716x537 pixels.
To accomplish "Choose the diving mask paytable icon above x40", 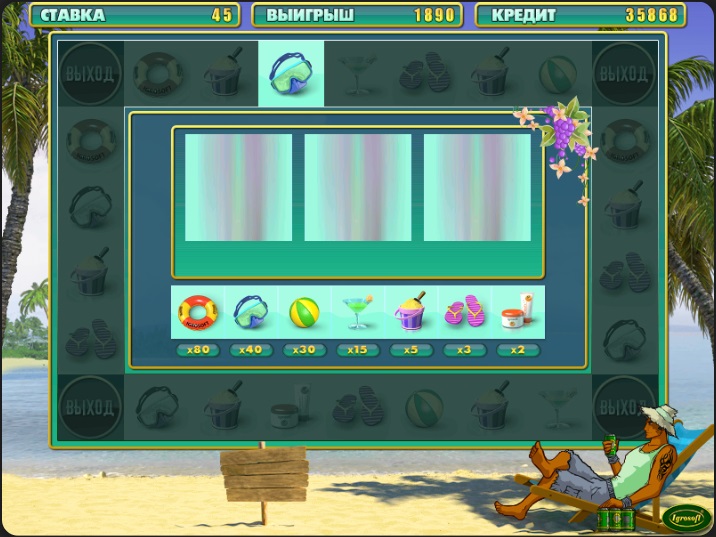I will click(251, 313).
